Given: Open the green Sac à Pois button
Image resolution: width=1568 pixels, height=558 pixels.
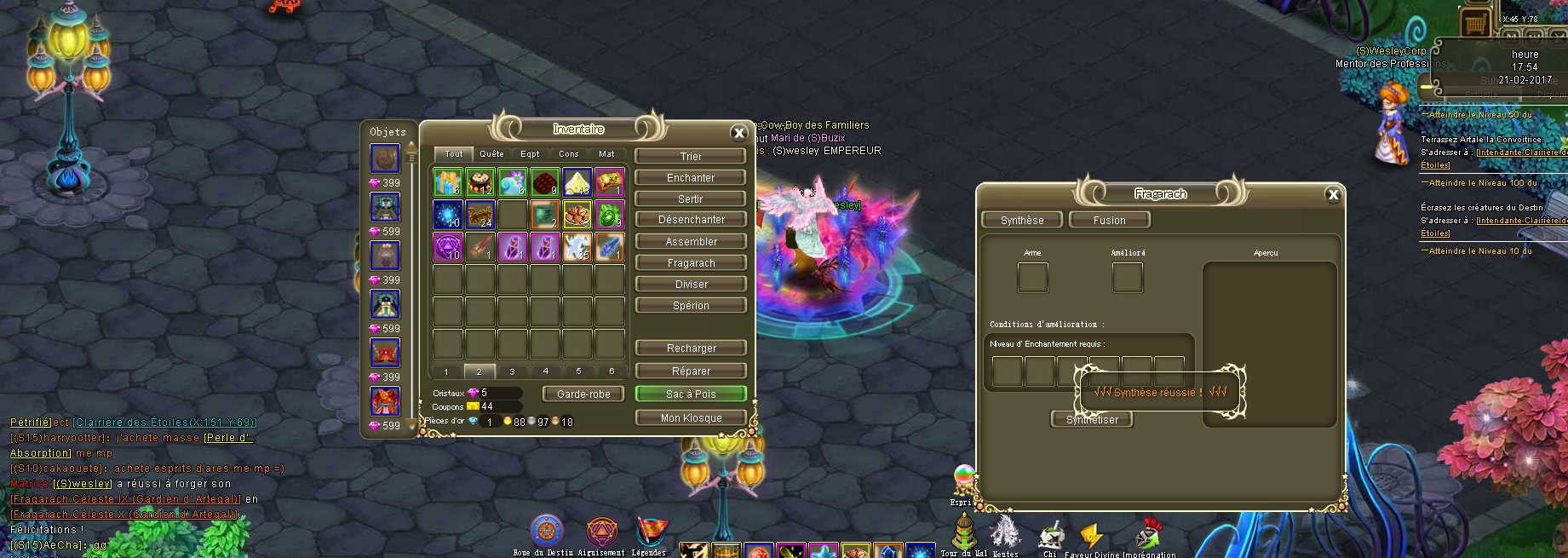Looking at the screenshot, I should (x=691, y=394).
